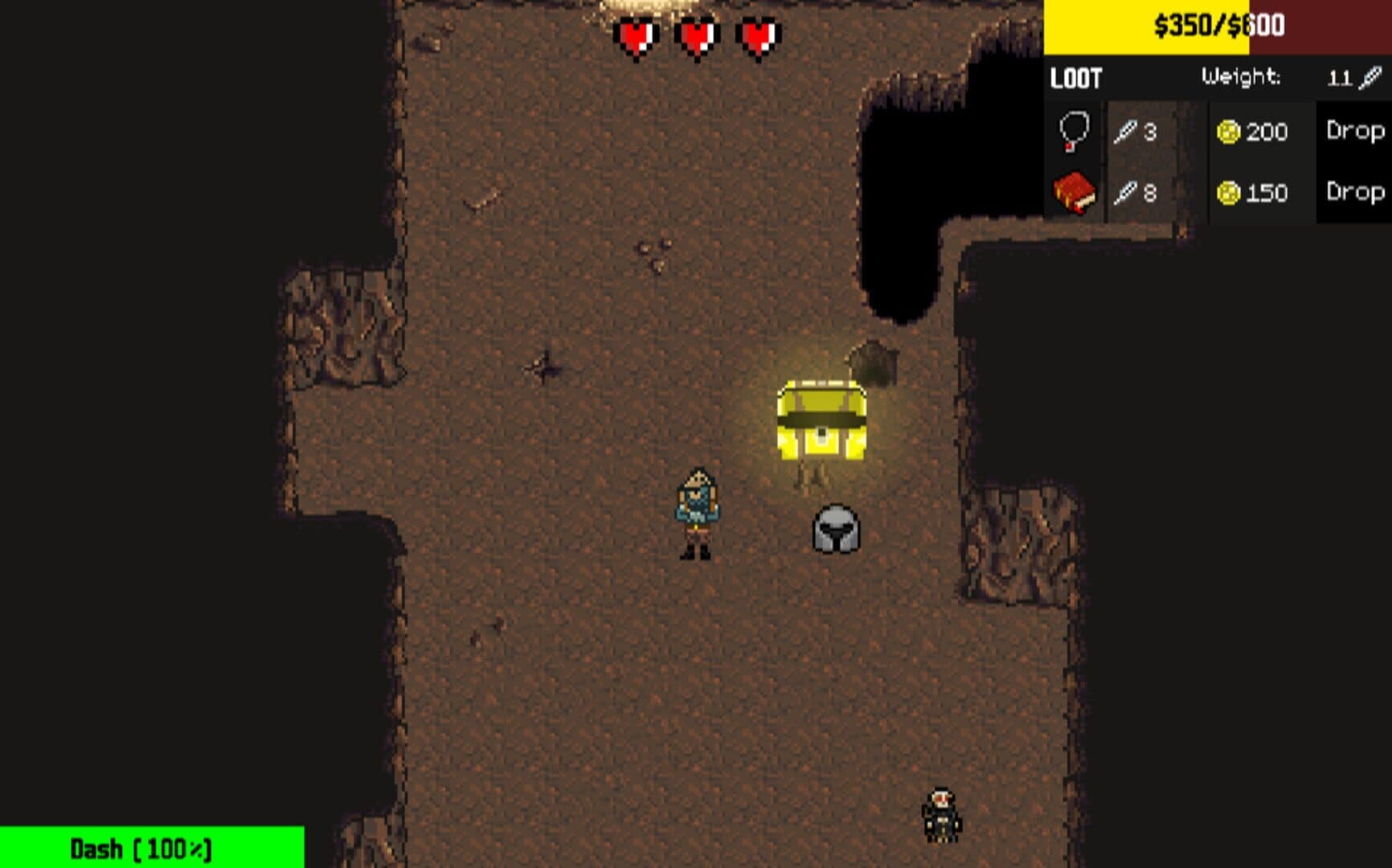1392x868 pixels.
Task: Click the glowing treasure chest in the cave
Action: (x=821, y=422)
